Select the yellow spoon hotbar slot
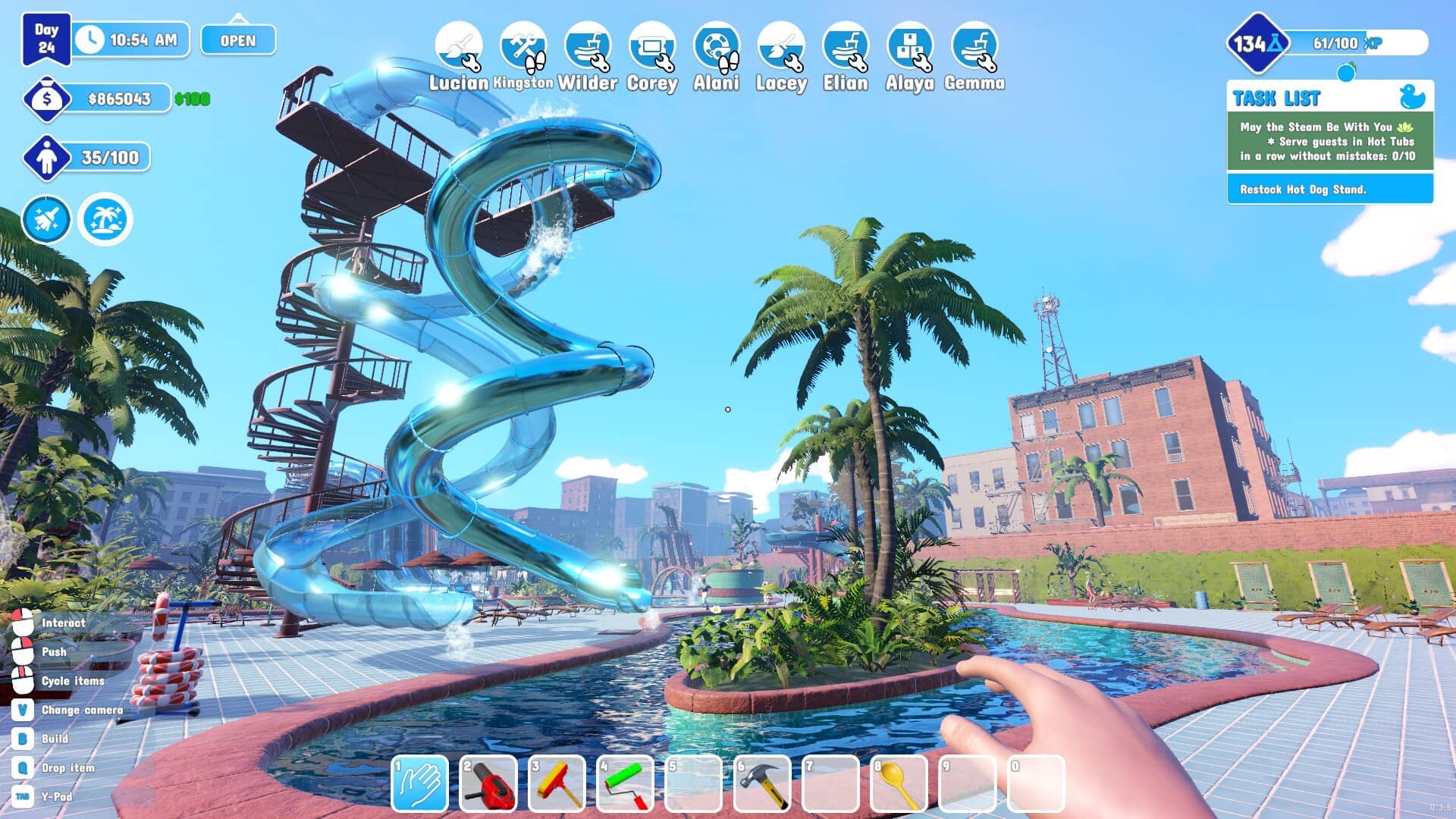 (899, 784)
